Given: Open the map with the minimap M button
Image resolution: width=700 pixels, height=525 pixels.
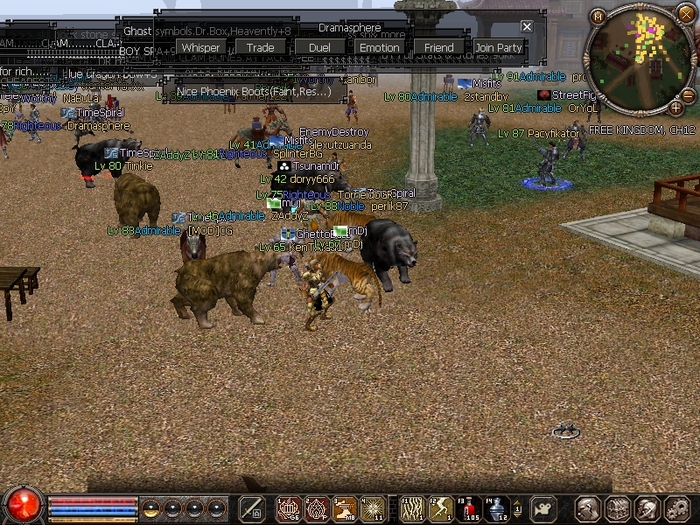Looking at the screenshot, I should [x=598, y=15].
